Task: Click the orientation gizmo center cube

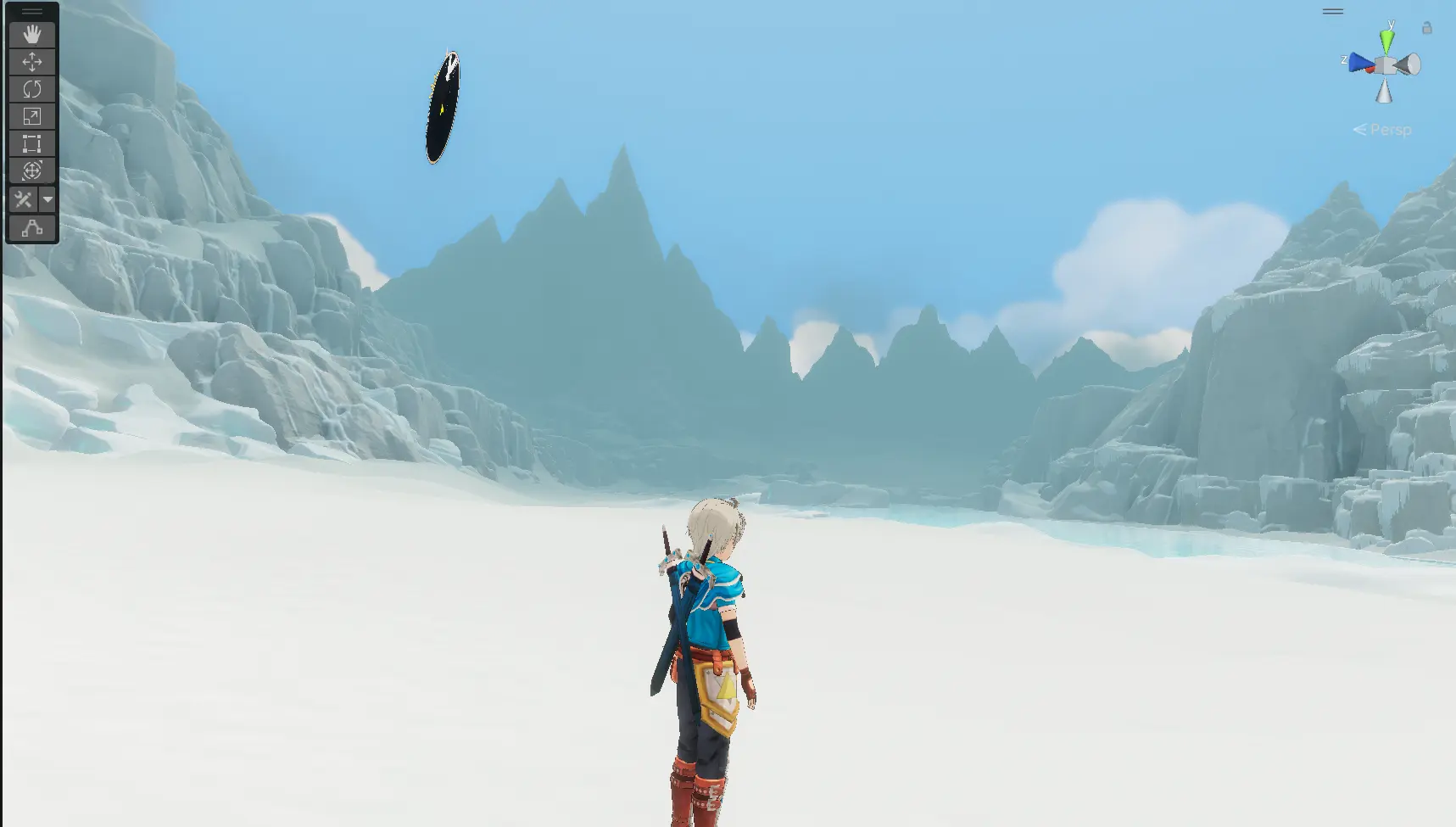Action: click(1385, 65)
